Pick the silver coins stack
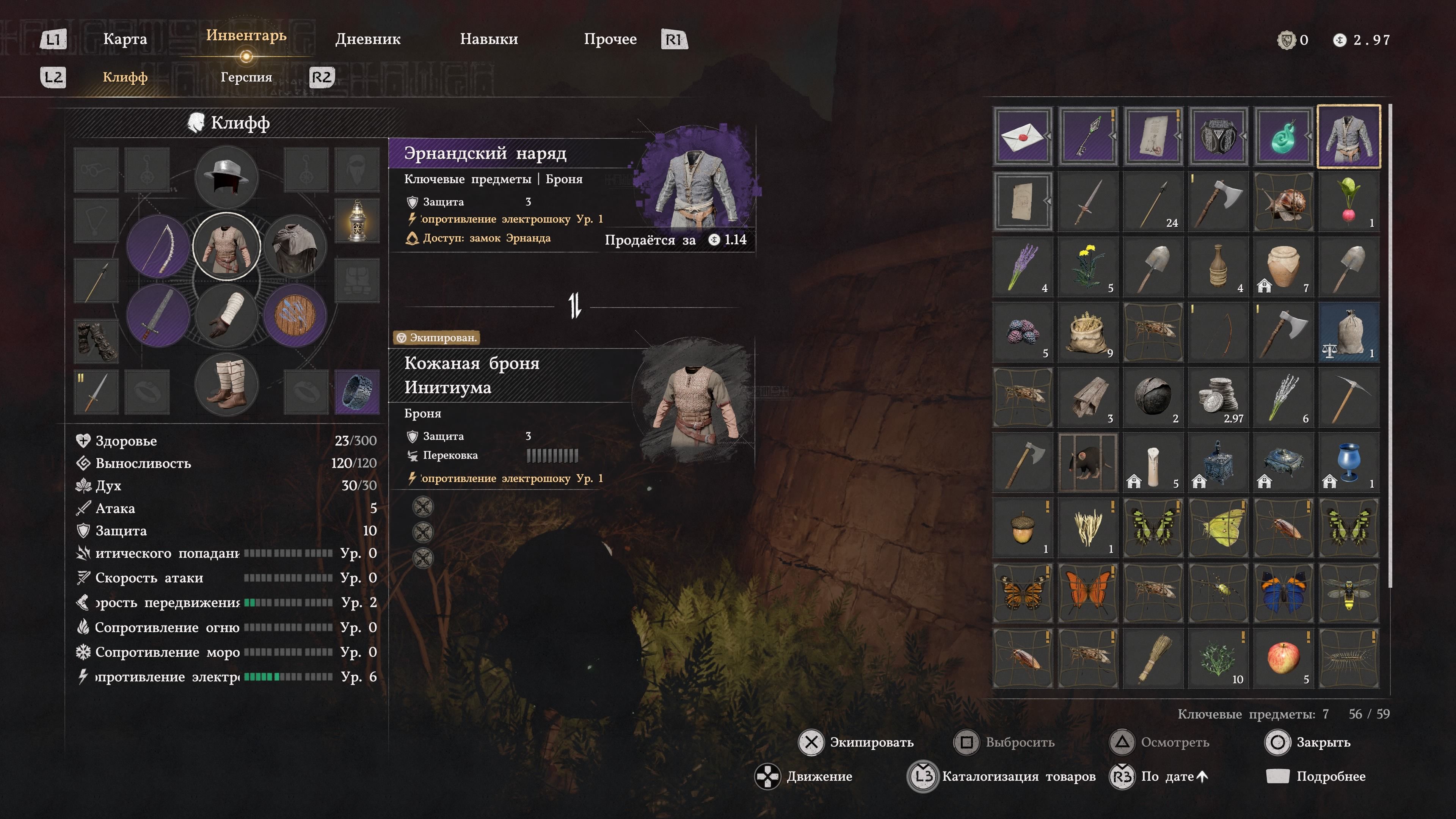1456x819 pixels. (x=1218, y=397)
